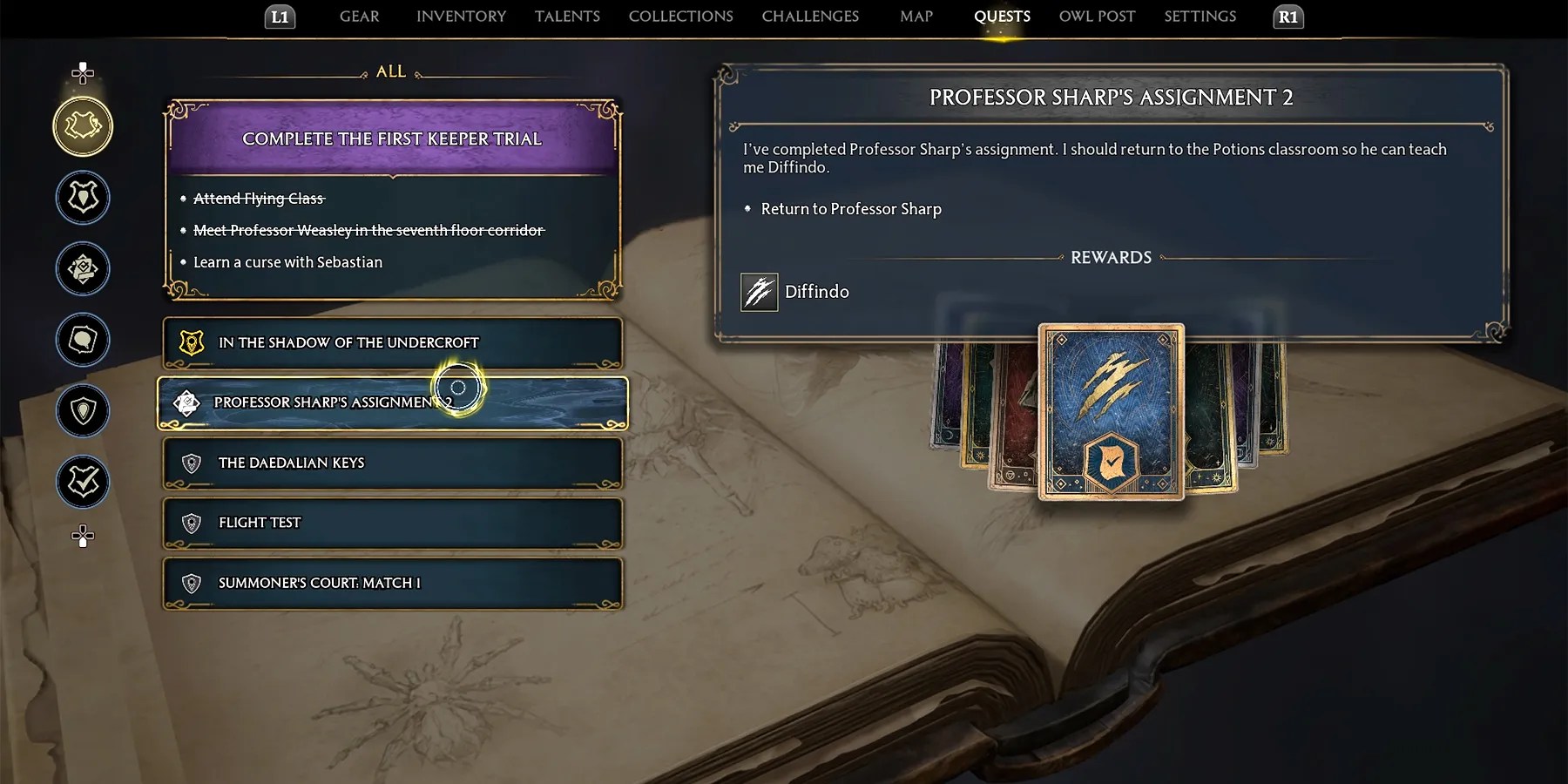Toggle the L1 shoulder button indicator

(280, 16)
